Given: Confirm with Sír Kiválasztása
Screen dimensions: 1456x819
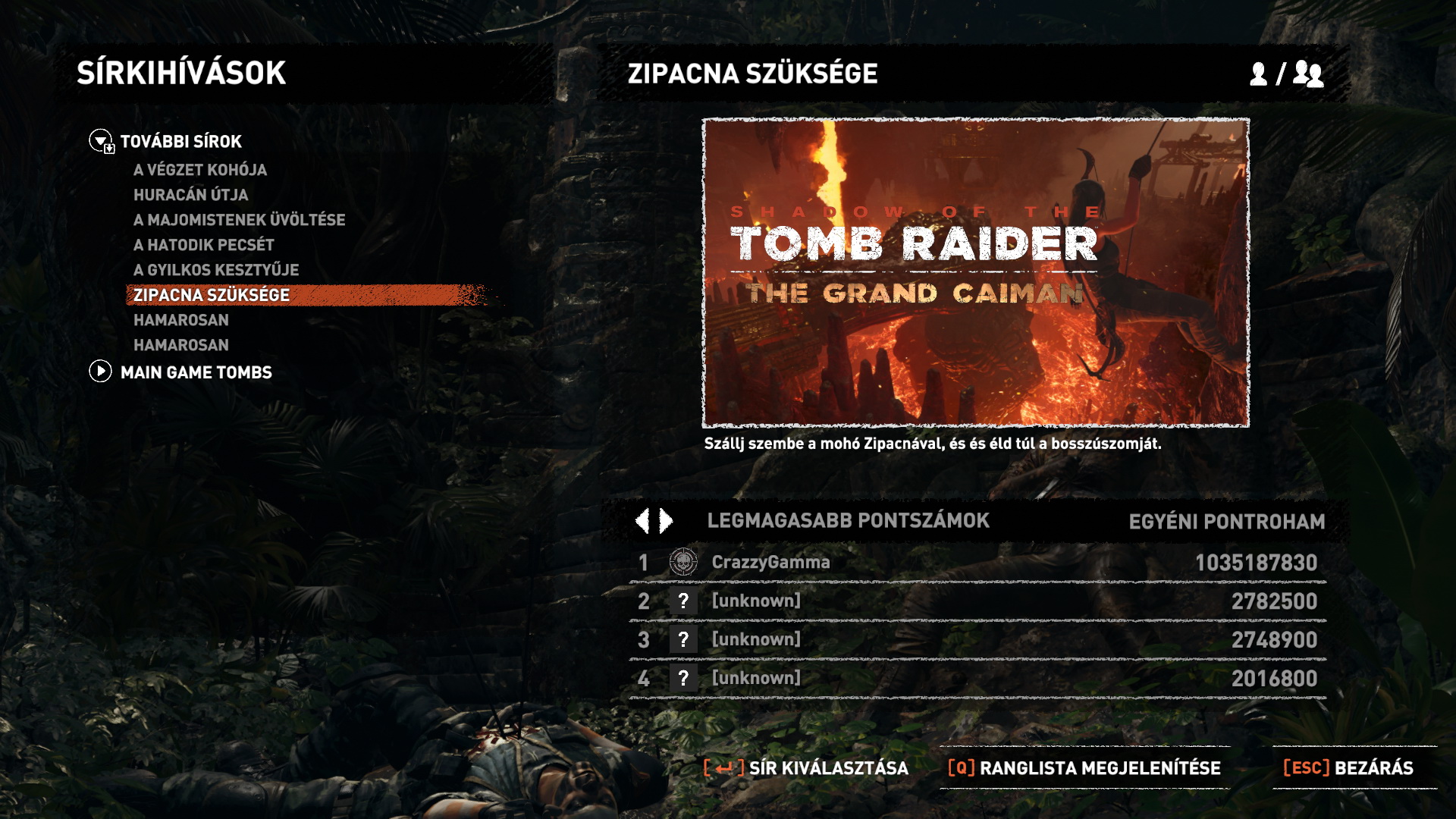Looking at the screenshot, I should (x=806, y=768).
